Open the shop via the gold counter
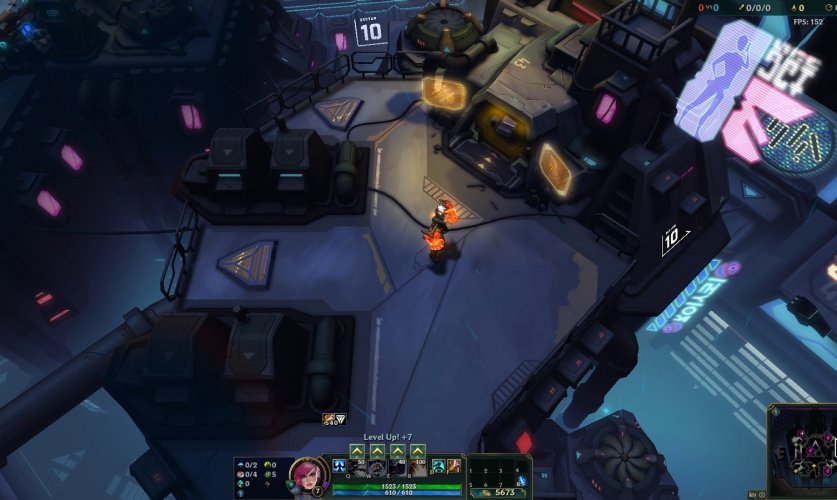Screen dimensions: 837x500 [x=497, y=492]
